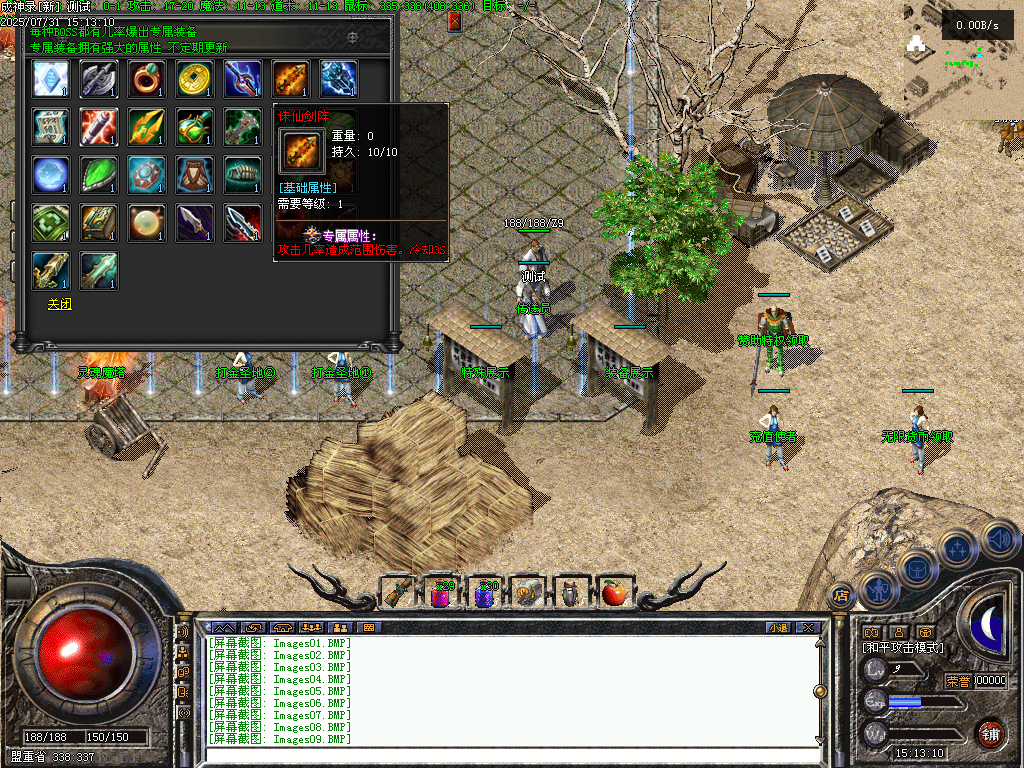Click the red 铺 stall button
1024x768 pixels.
(990, 732)
